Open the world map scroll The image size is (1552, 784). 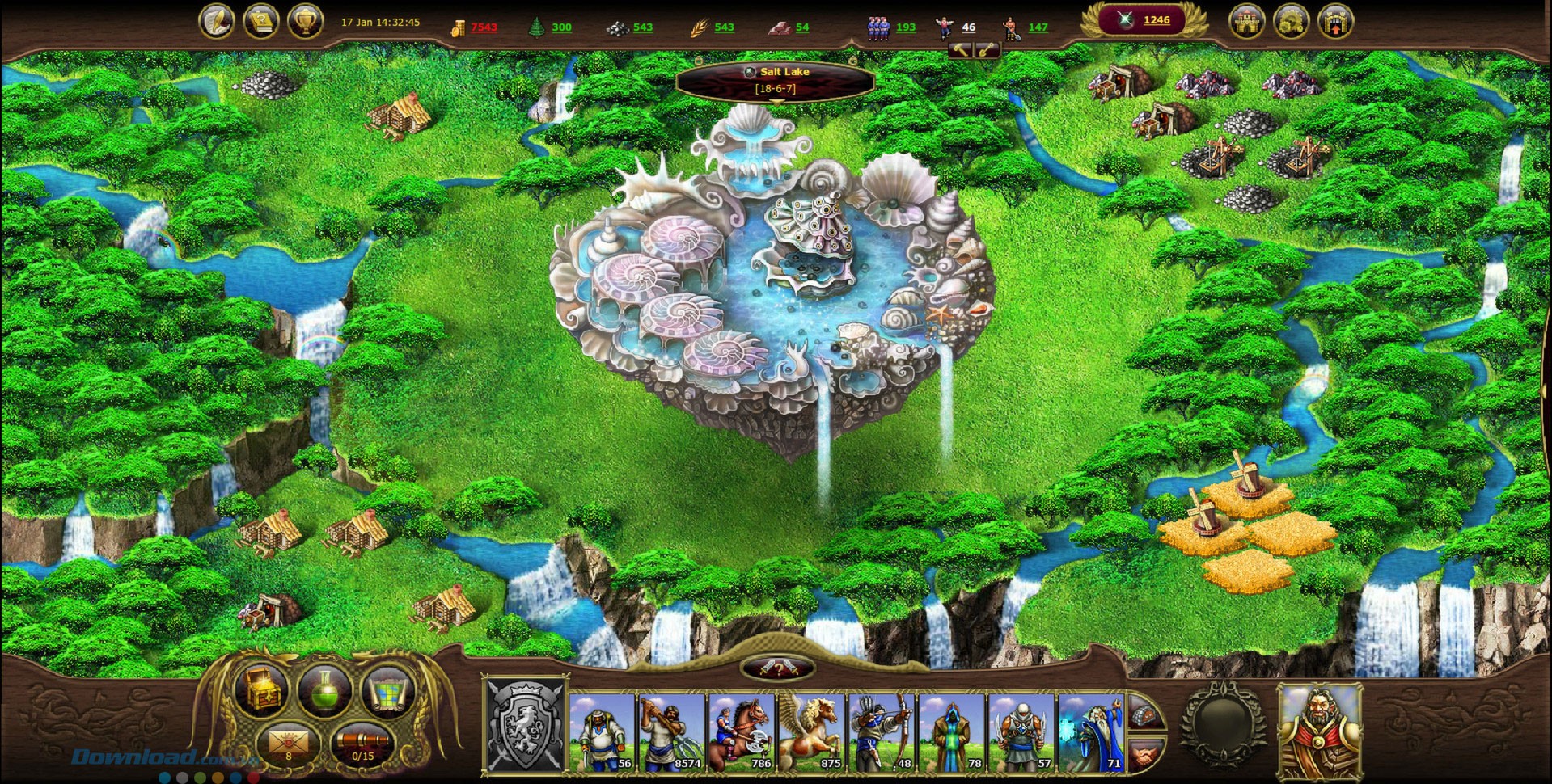[x=388, y=689]
